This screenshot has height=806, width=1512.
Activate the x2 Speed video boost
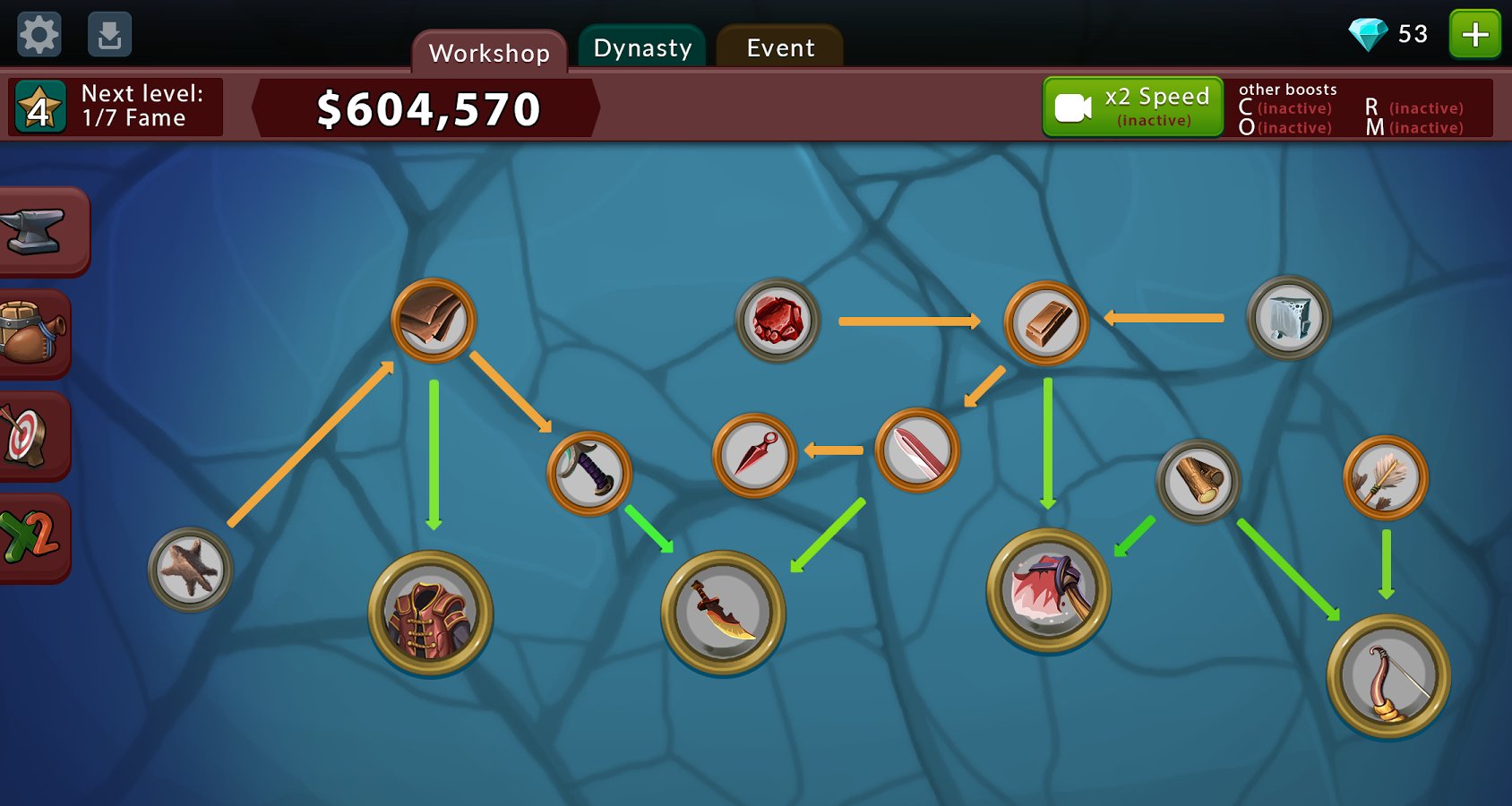(1133, 107)
